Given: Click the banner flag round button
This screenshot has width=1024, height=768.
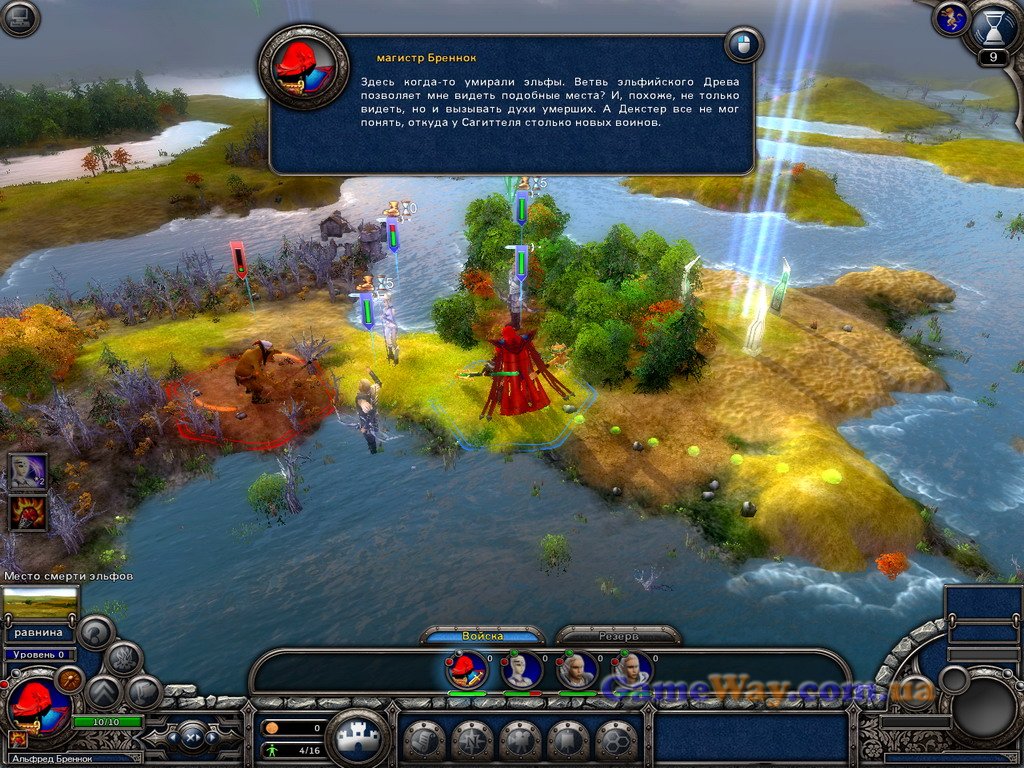Looking at the screenshot, I should tap(568, 741).
